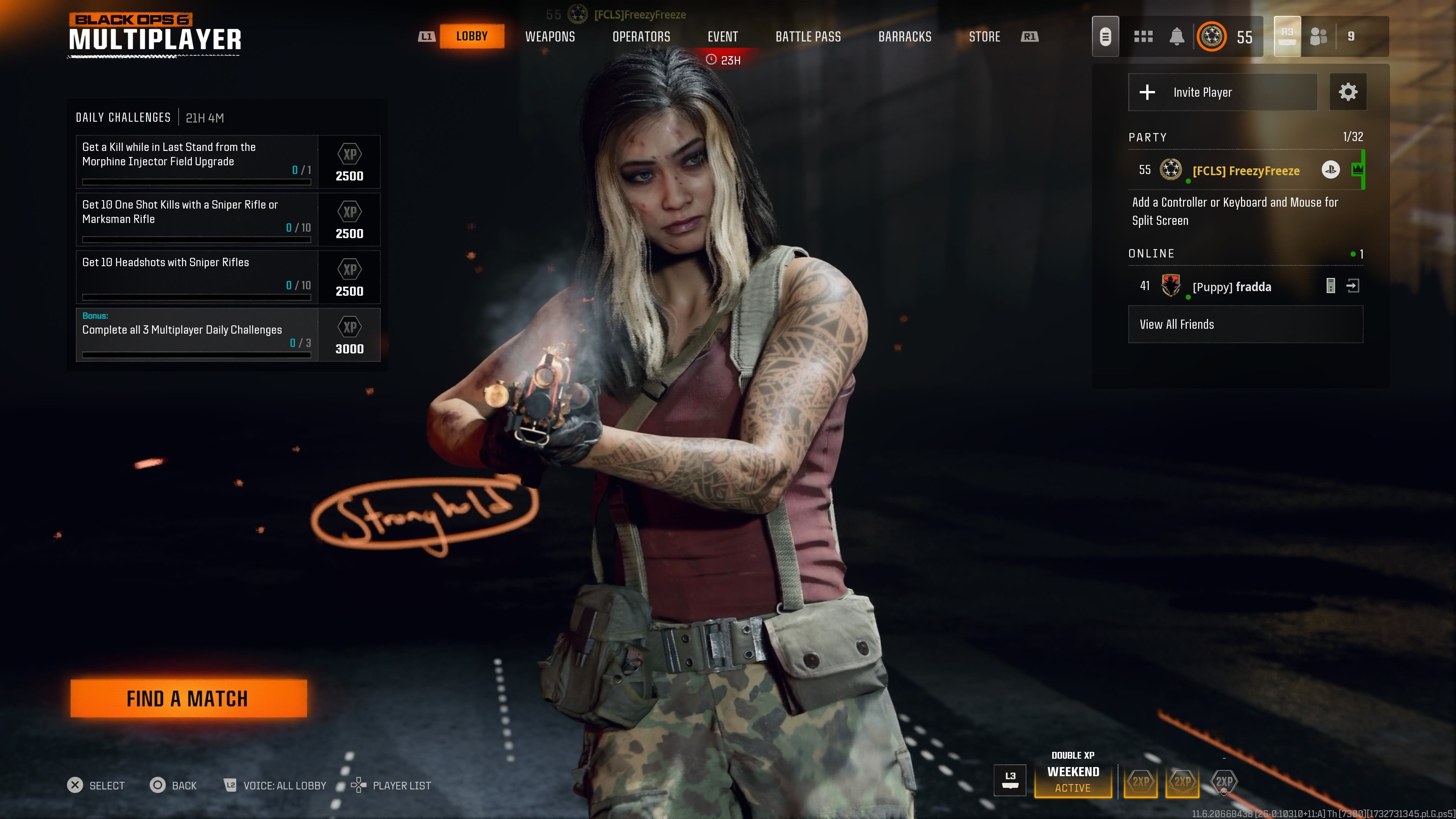
Task: Open the social friends icon showing 9
Action: [x=1320, y=36]
